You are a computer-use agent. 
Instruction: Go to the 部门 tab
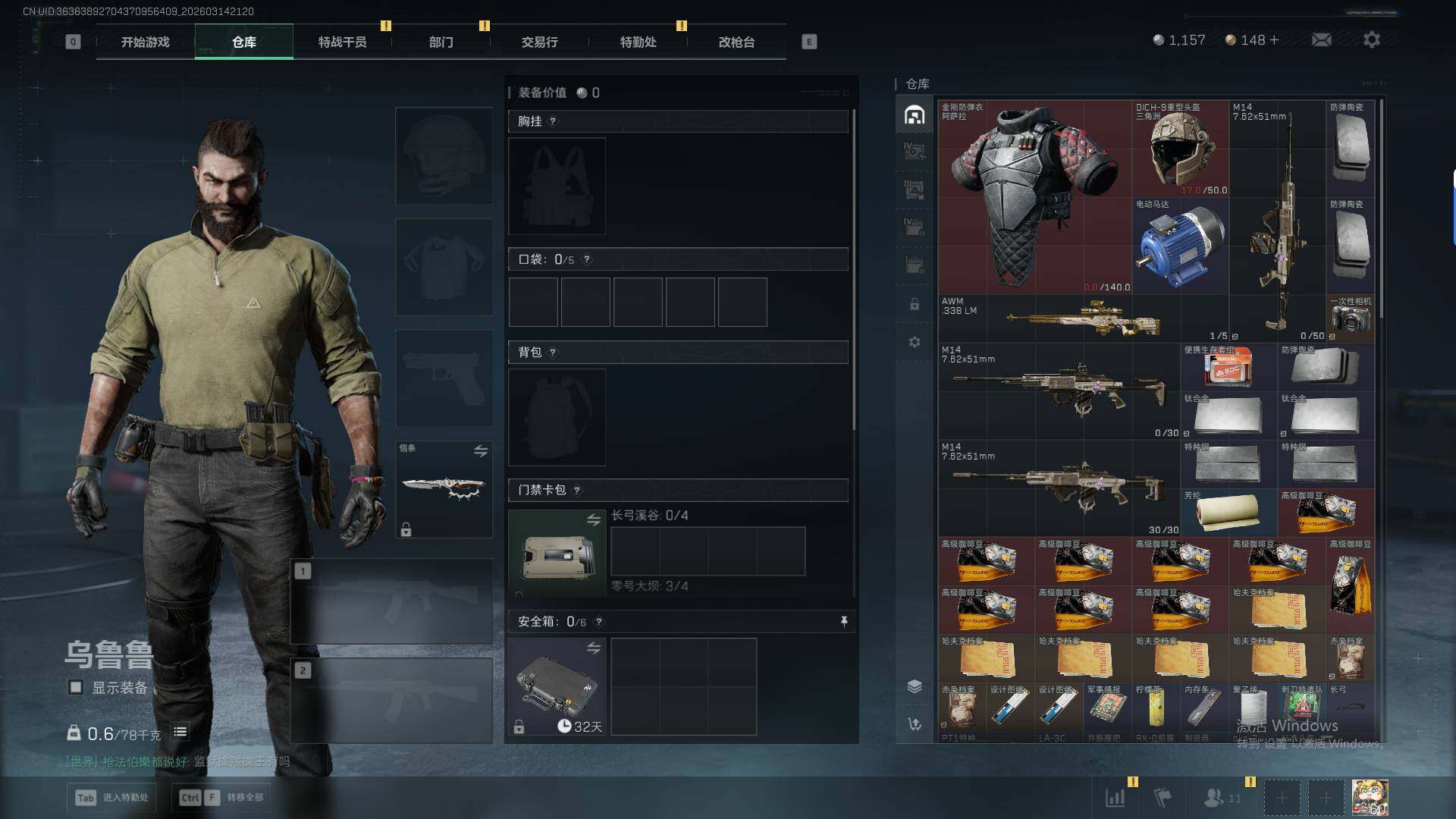click(441, 42)
